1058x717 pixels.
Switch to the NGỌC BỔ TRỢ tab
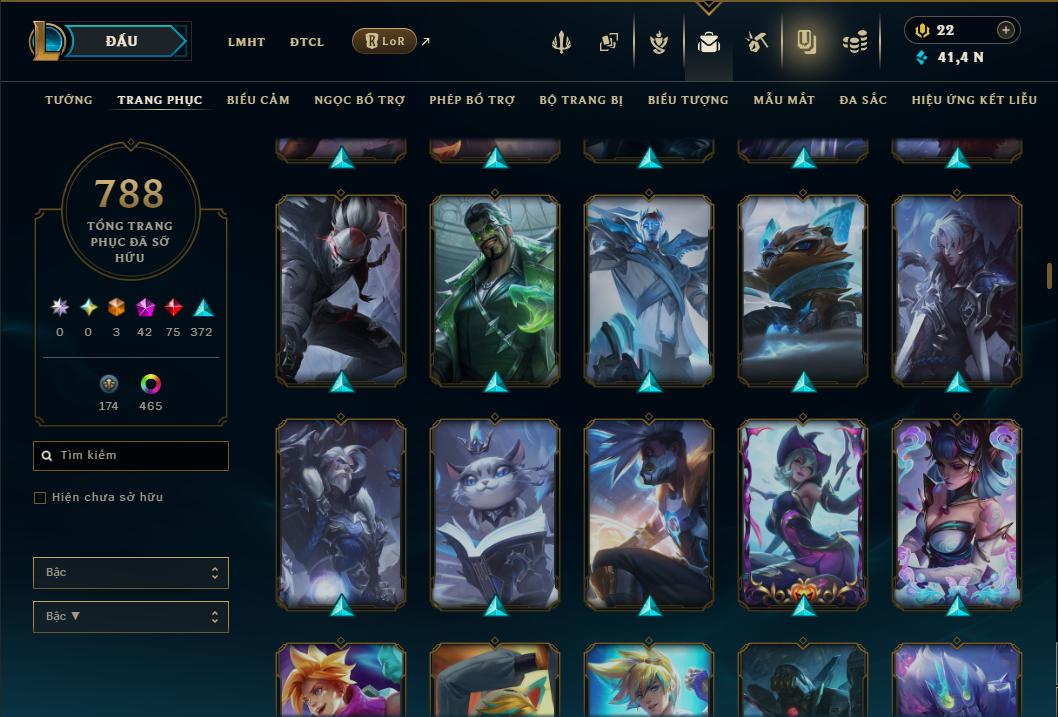pyautogui.click(x=359, y=100)
